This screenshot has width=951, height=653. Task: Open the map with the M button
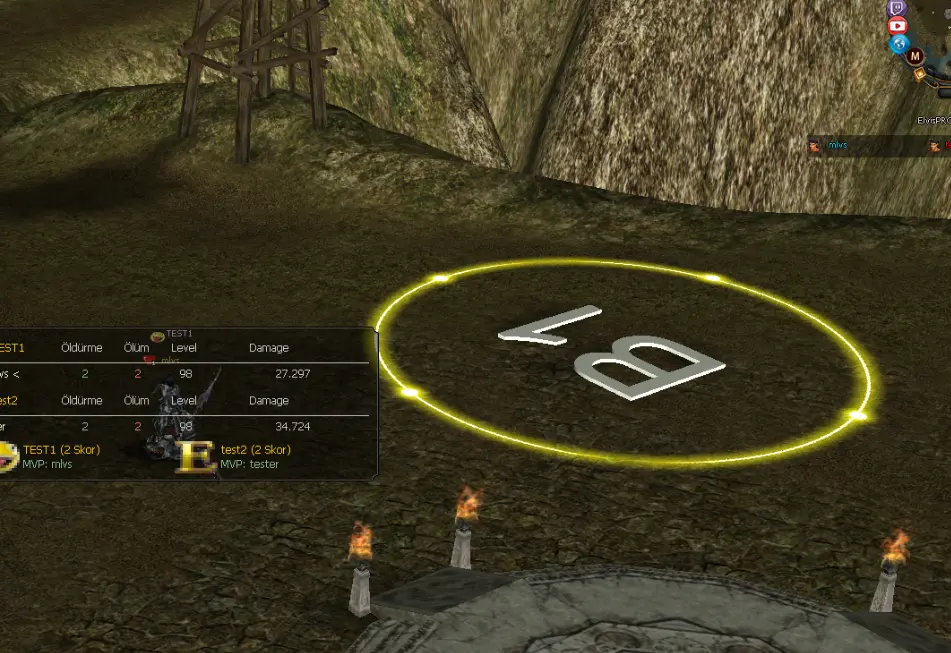(916, 57)
